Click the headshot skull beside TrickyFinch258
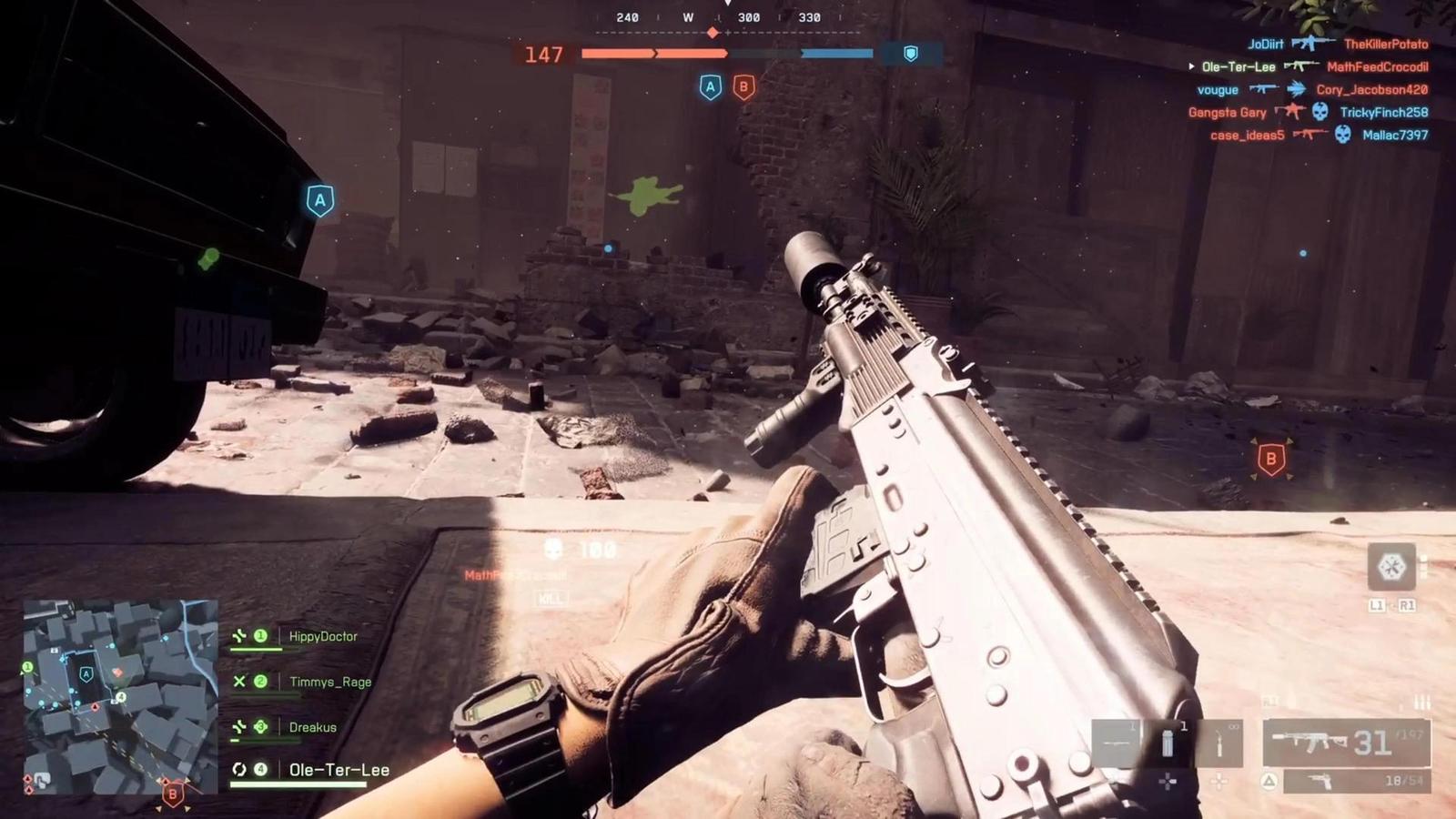1456x819 pixels. pos(1319,111)
